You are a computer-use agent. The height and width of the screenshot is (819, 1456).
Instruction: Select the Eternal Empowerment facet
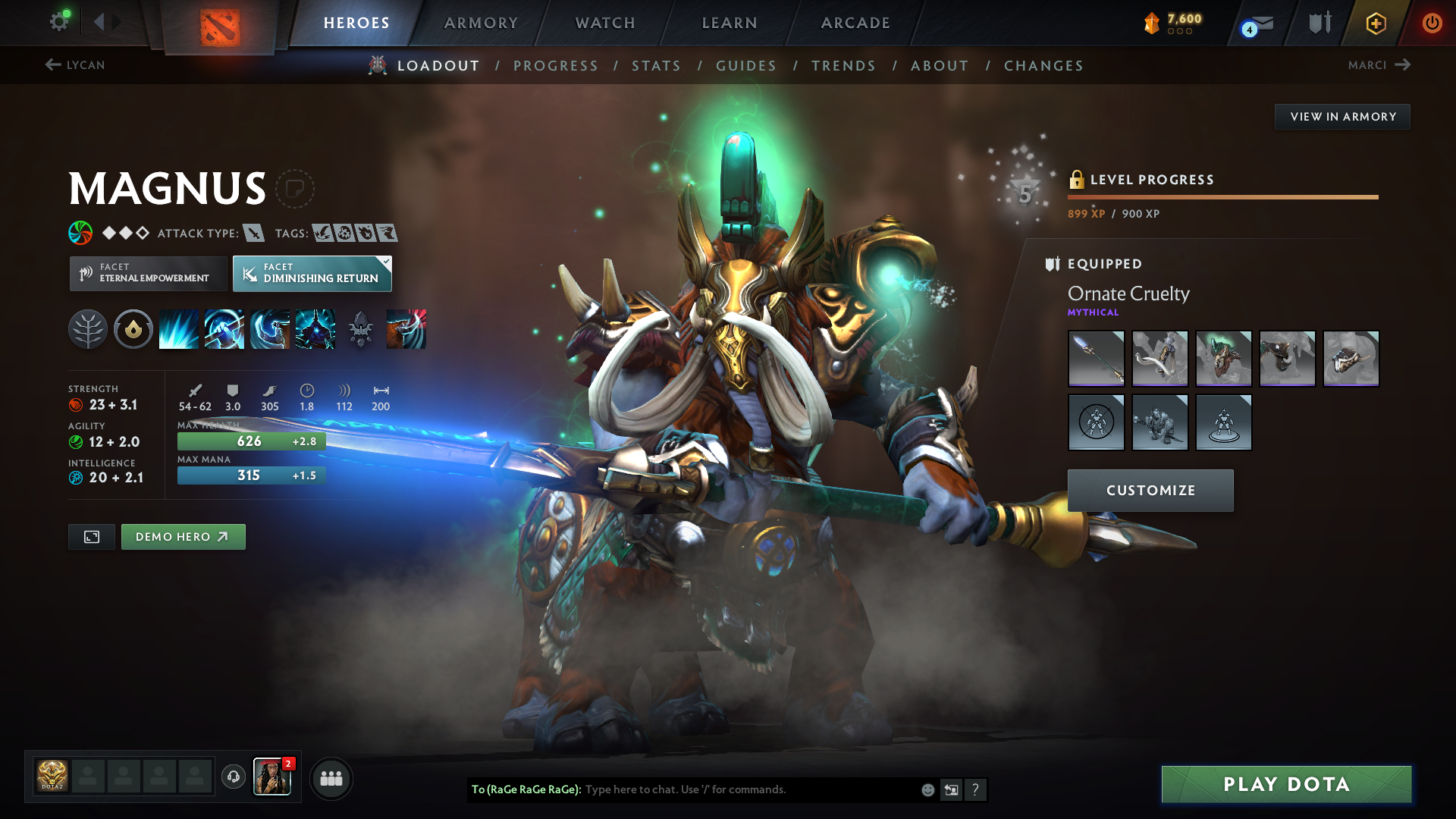(149, 273)
